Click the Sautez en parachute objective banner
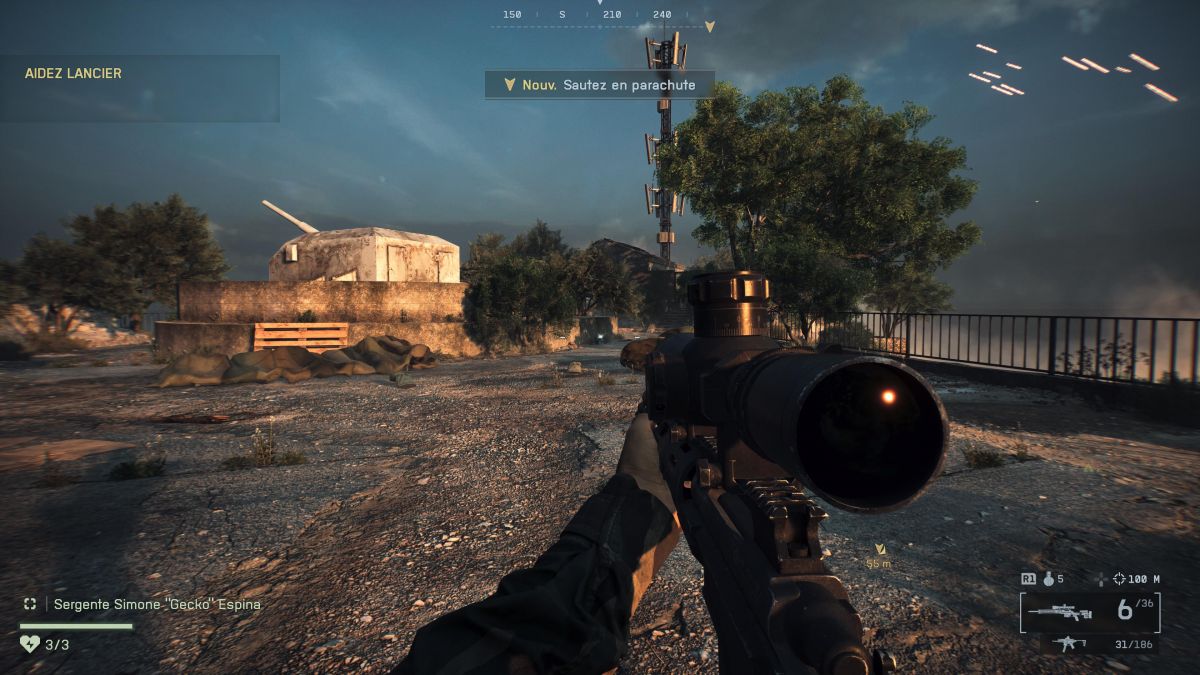The height and width of the screenshot is (675, 1200). [600, 85]
